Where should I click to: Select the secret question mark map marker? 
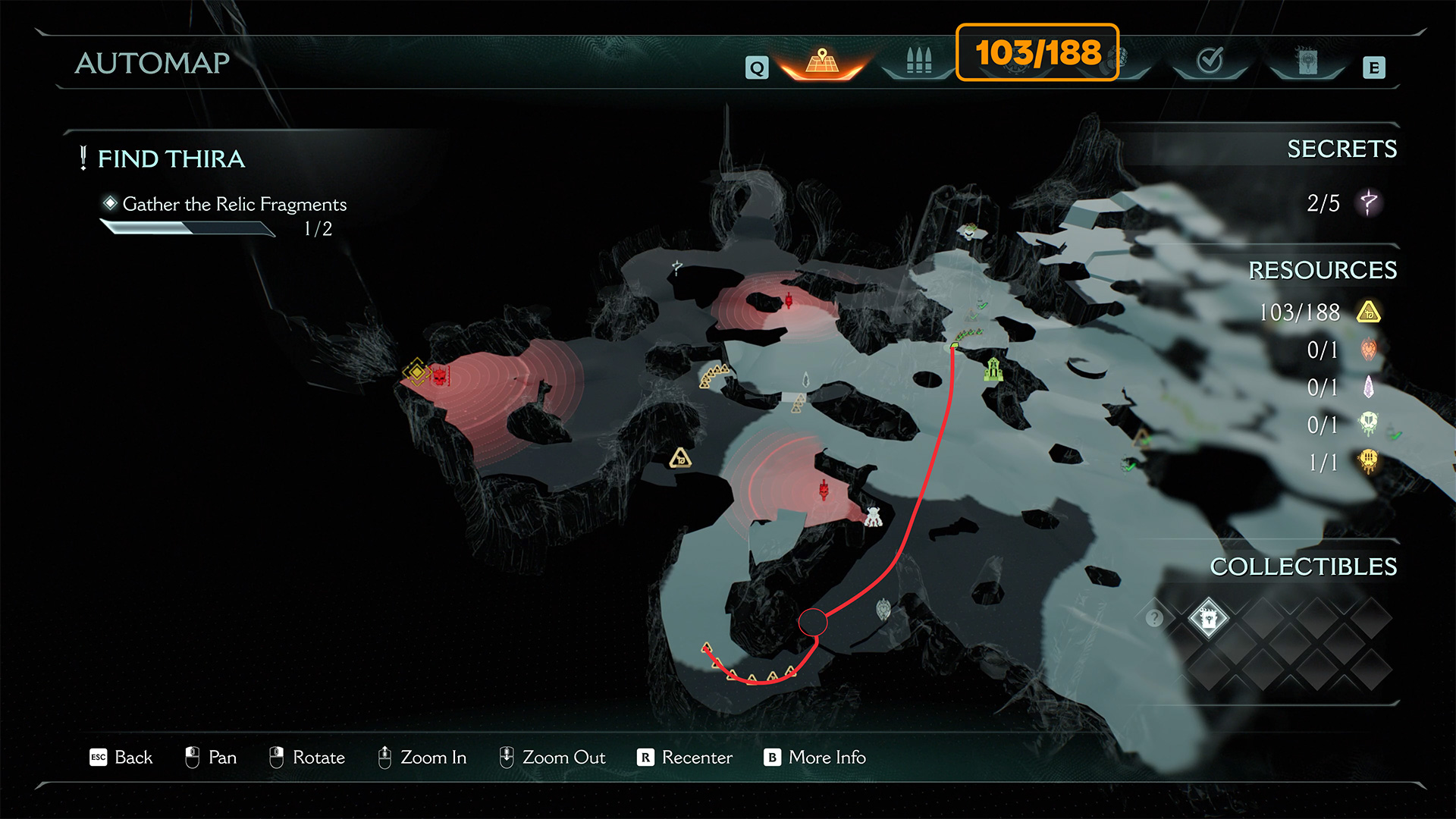pyautogui.click(x=676, y=268)
